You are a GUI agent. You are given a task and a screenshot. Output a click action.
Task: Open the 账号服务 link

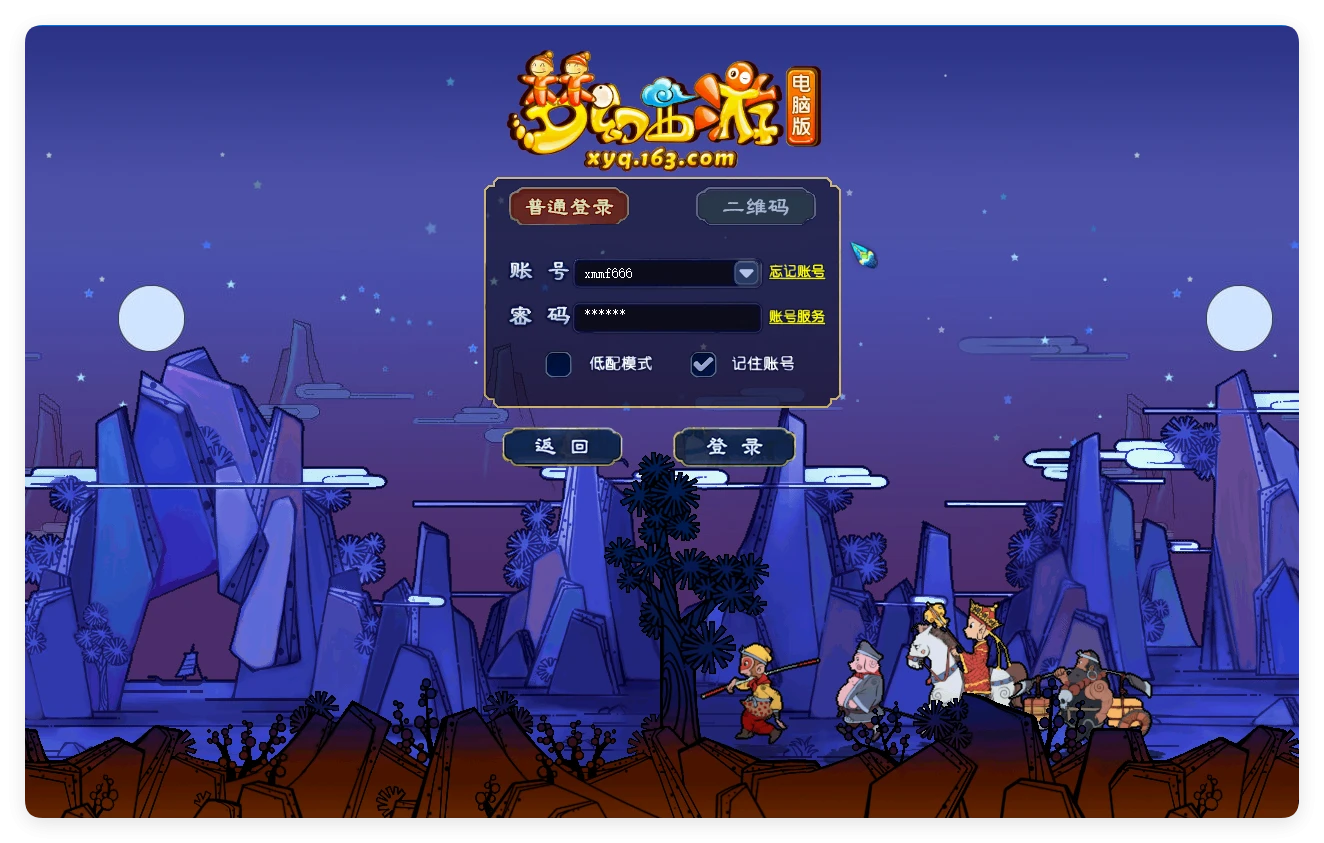(x=797, y=317)
